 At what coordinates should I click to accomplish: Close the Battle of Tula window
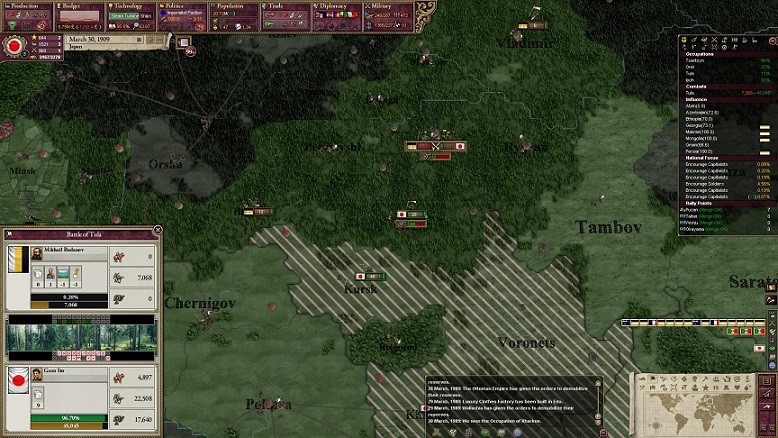[x=157, y=233]
